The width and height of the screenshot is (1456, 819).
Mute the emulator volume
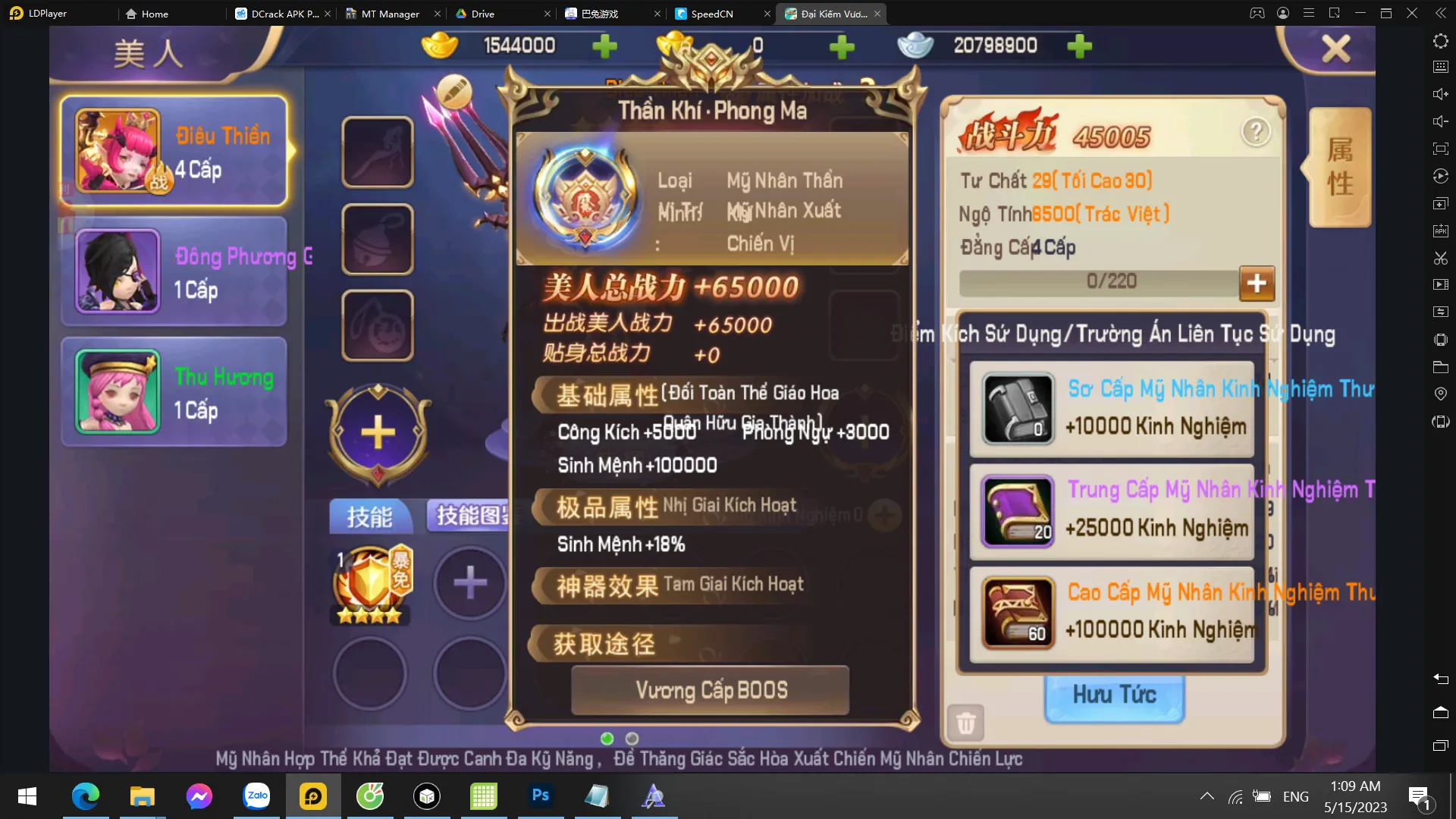pyautogui.click(x=1440, y=121)
